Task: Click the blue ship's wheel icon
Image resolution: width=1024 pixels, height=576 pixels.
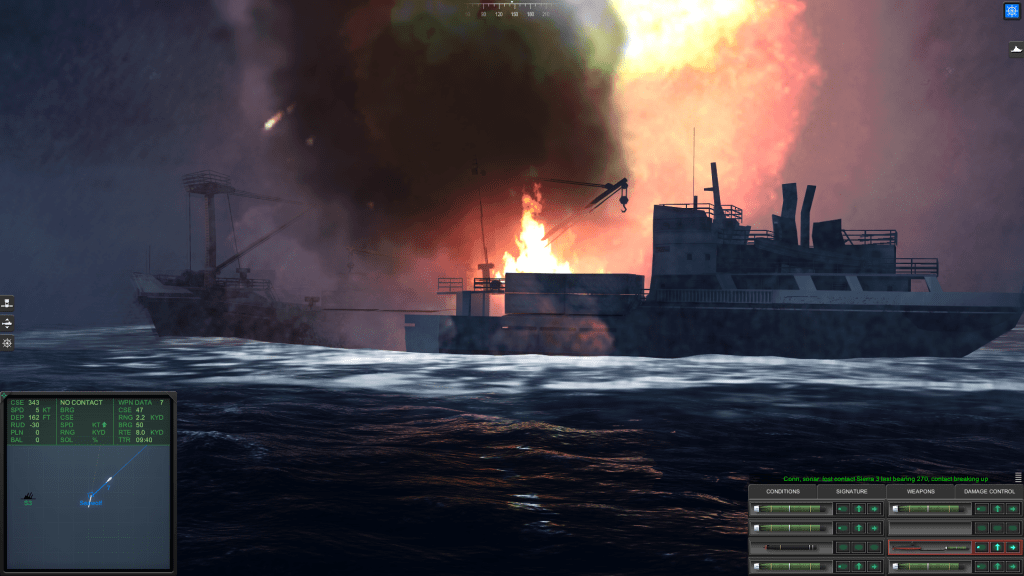Action: click(x=1011, y=11)
